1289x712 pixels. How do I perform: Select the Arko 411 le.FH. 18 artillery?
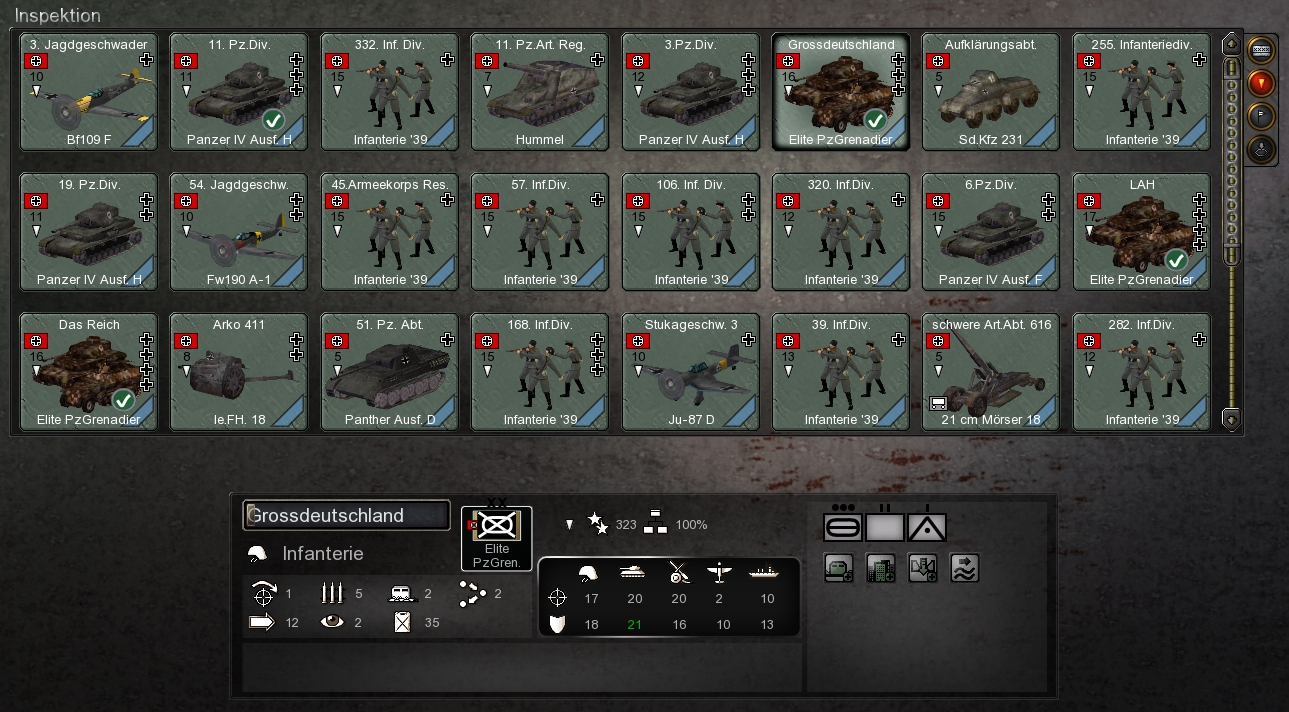pos(239,371)
